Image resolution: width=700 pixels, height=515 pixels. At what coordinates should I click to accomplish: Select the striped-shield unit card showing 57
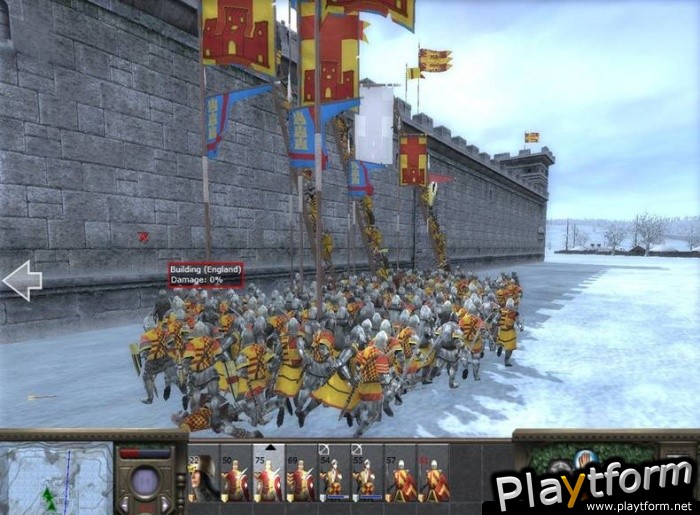click(400, 477)
